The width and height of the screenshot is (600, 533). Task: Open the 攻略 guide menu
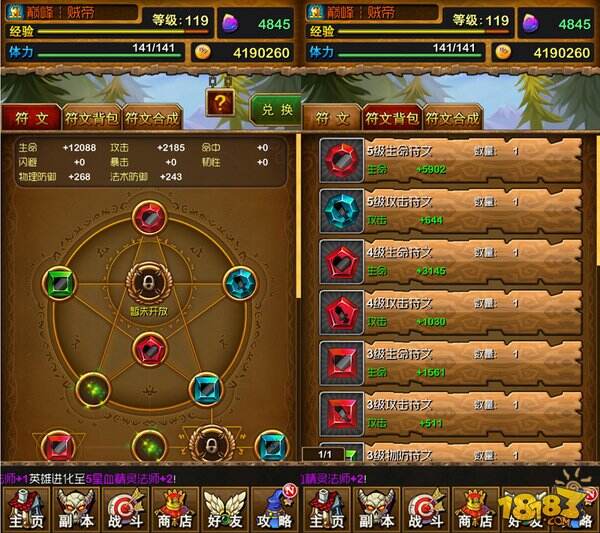(x=274, y=509)
